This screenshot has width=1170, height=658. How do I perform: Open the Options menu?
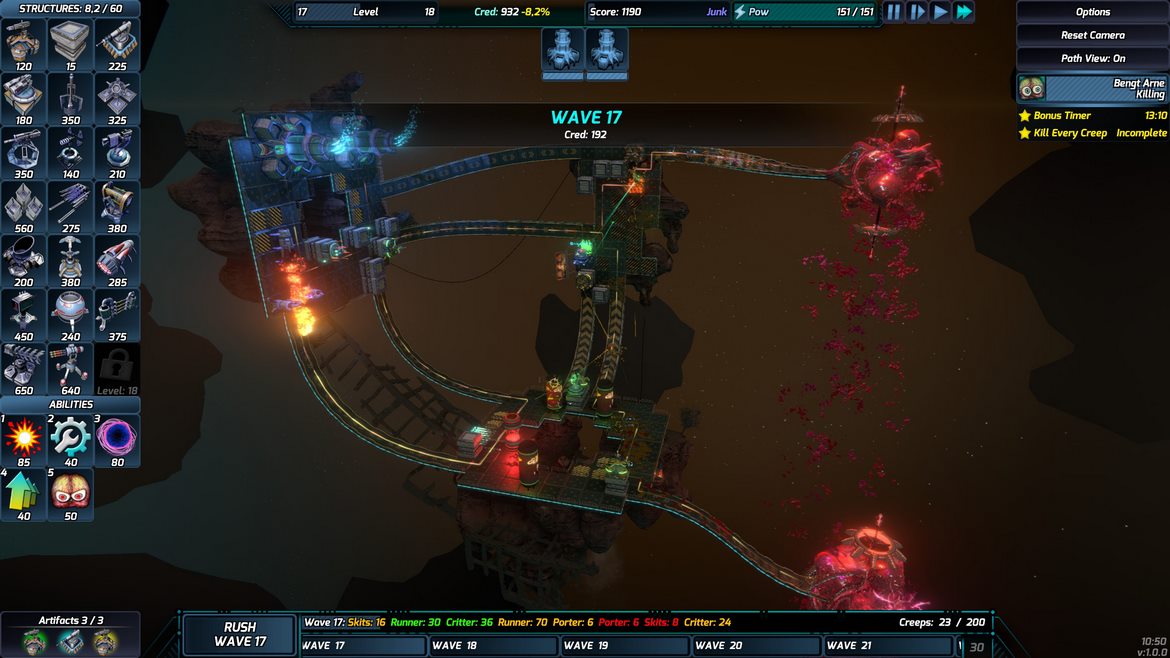(x=1092, y=12)
